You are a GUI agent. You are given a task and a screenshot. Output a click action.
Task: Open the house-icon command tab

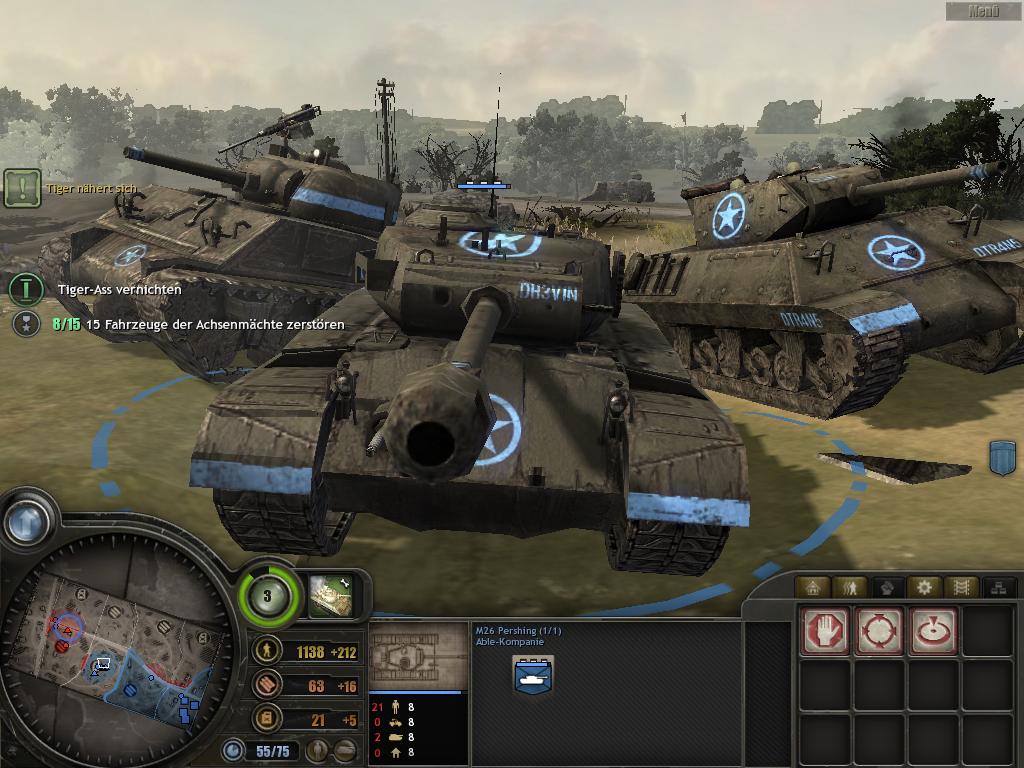pyautogui.click(x=813, y=587)
